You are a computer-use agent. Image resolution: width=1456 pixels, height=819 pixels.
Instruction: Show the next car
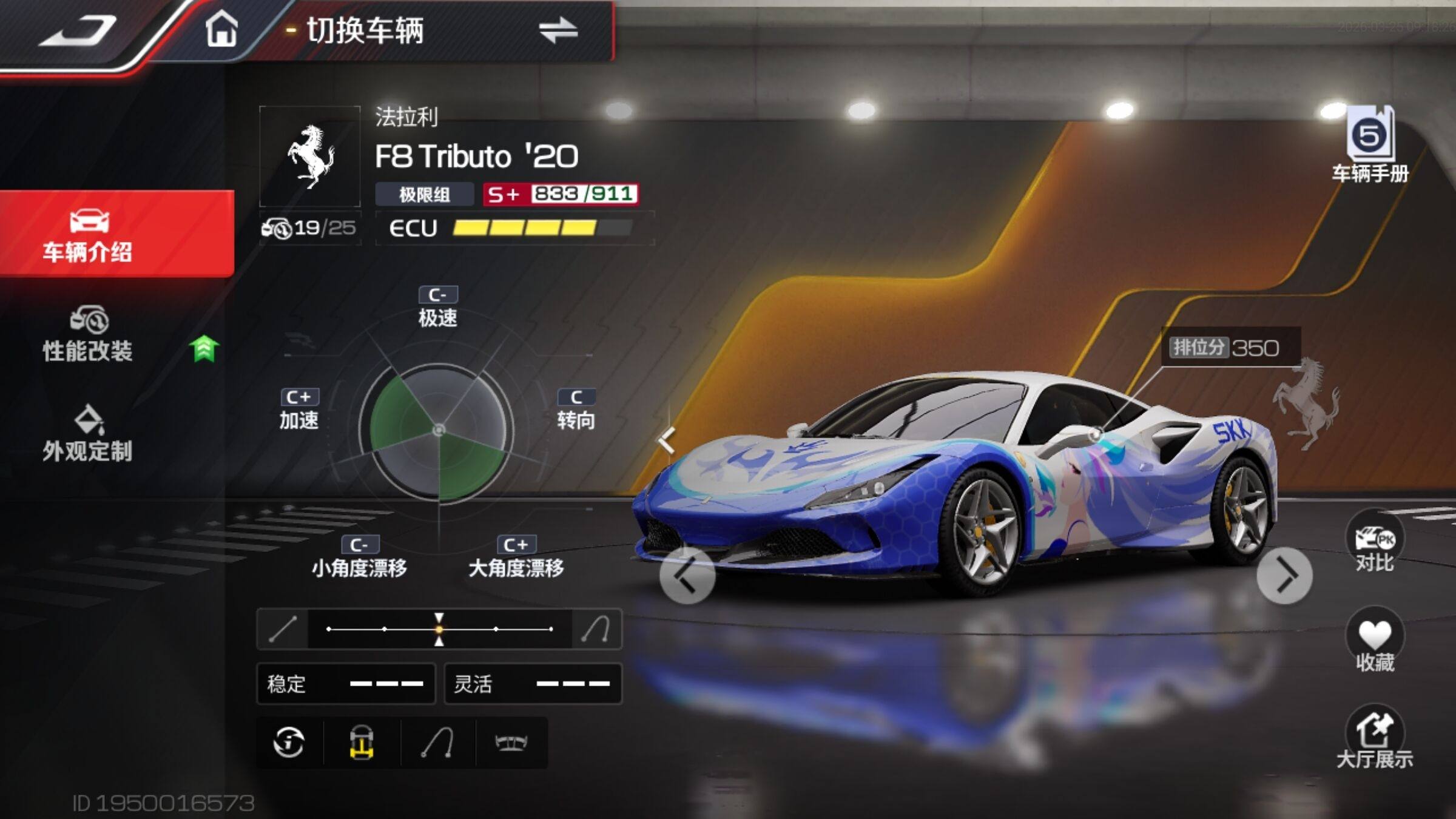point(1284,576)
